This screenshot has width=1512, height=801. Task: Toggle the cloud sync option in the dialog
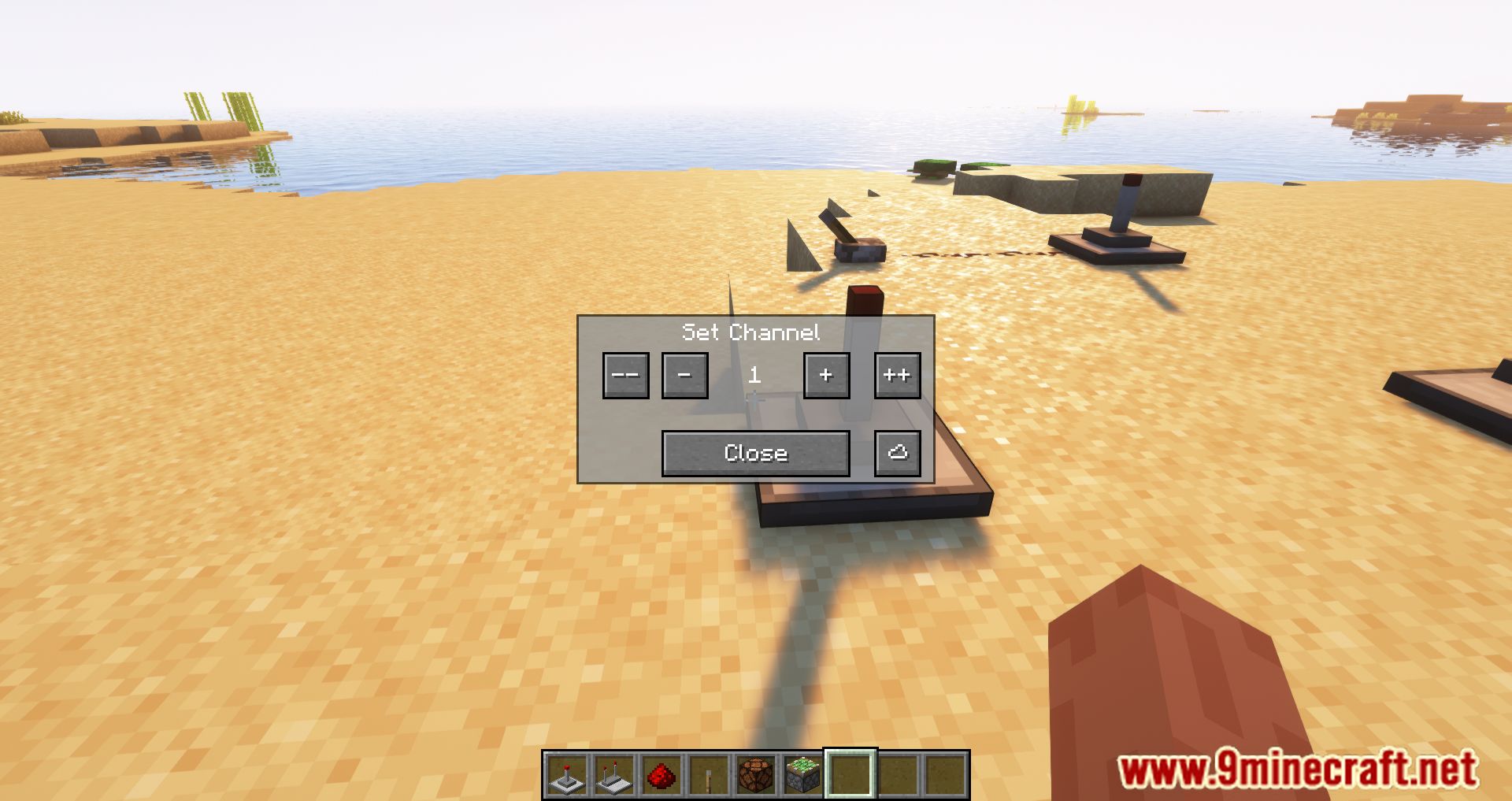(898, 453)
